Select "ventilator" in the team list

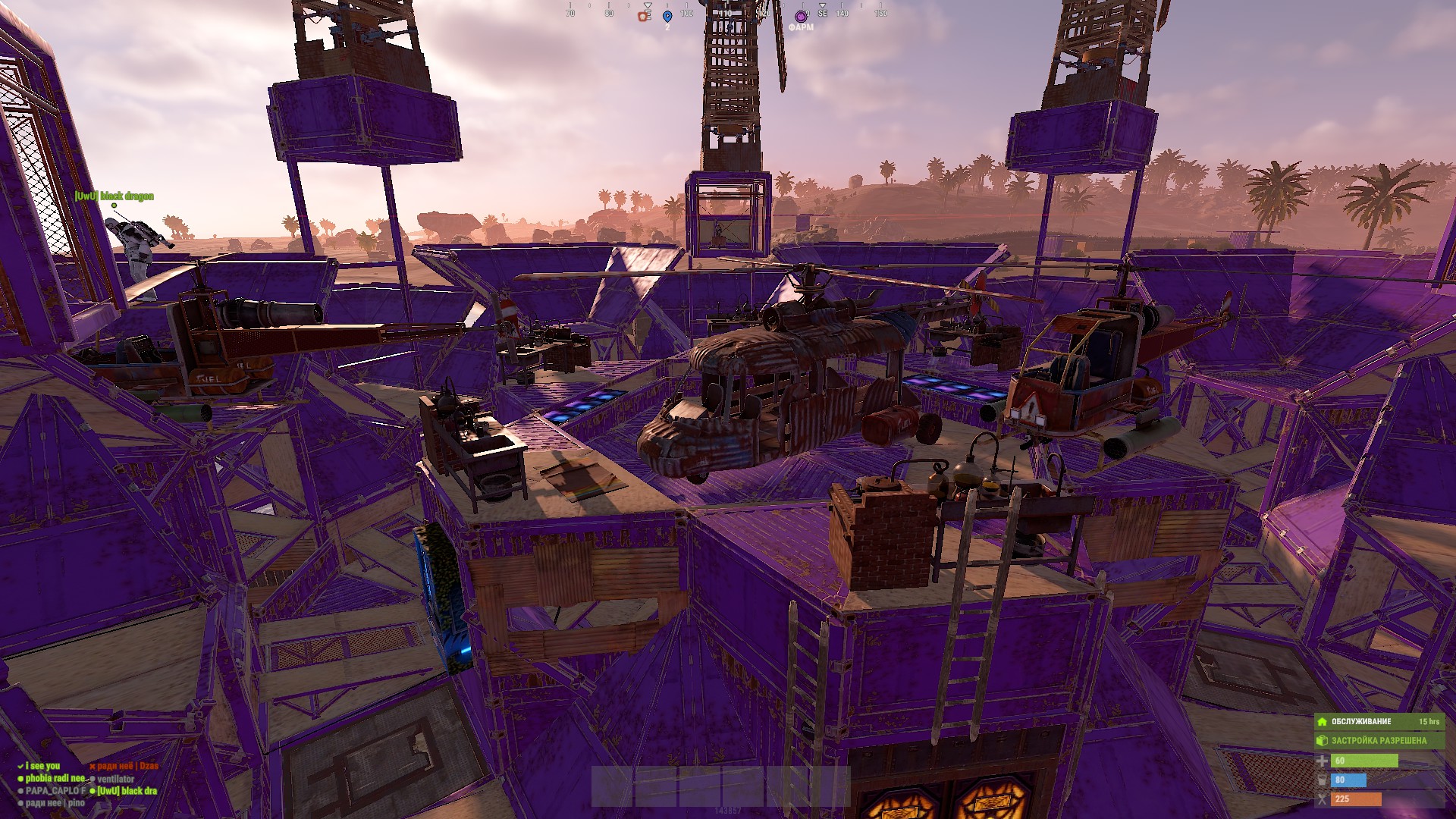click(x=115, y=779)
